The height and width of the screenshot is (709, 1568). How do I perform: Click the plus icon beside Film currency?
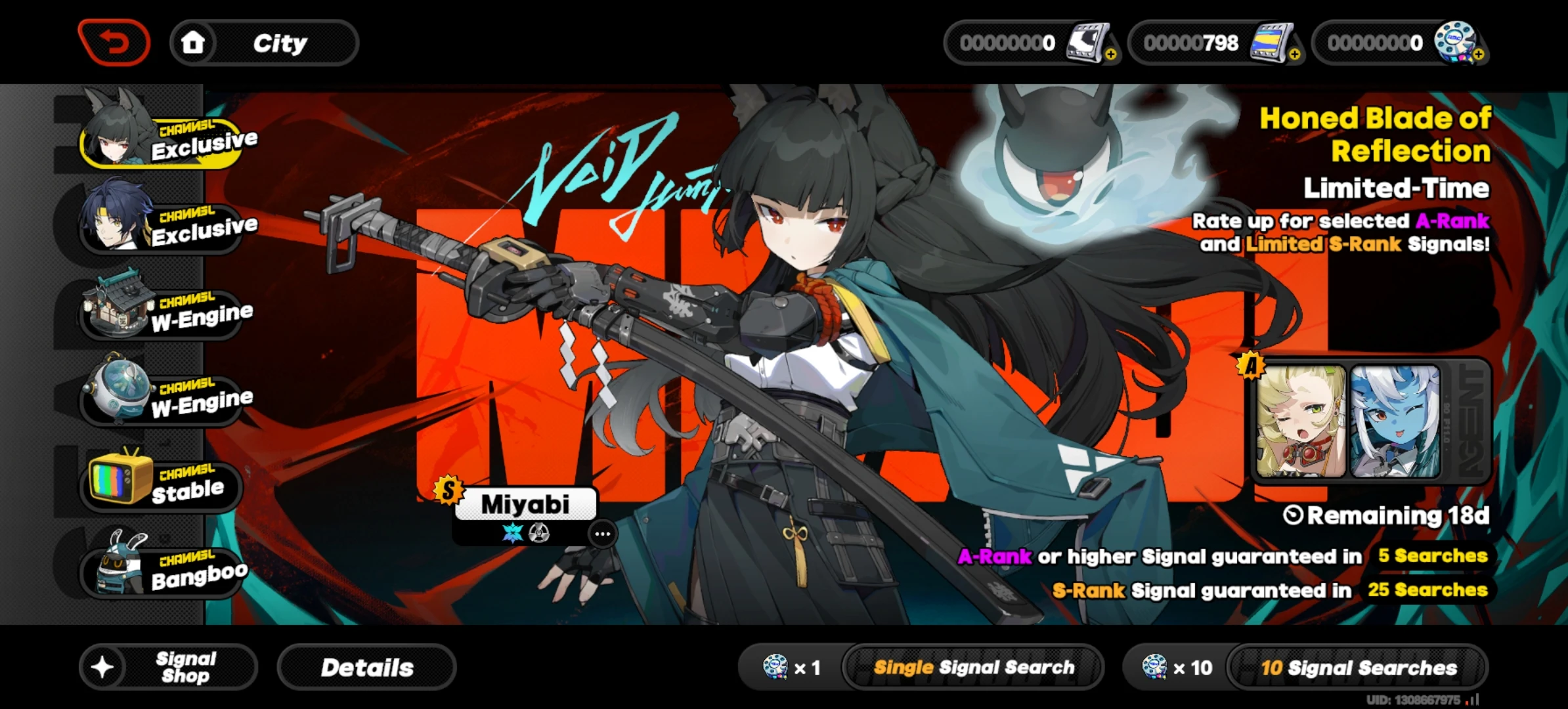click(x=1110, y=54)
